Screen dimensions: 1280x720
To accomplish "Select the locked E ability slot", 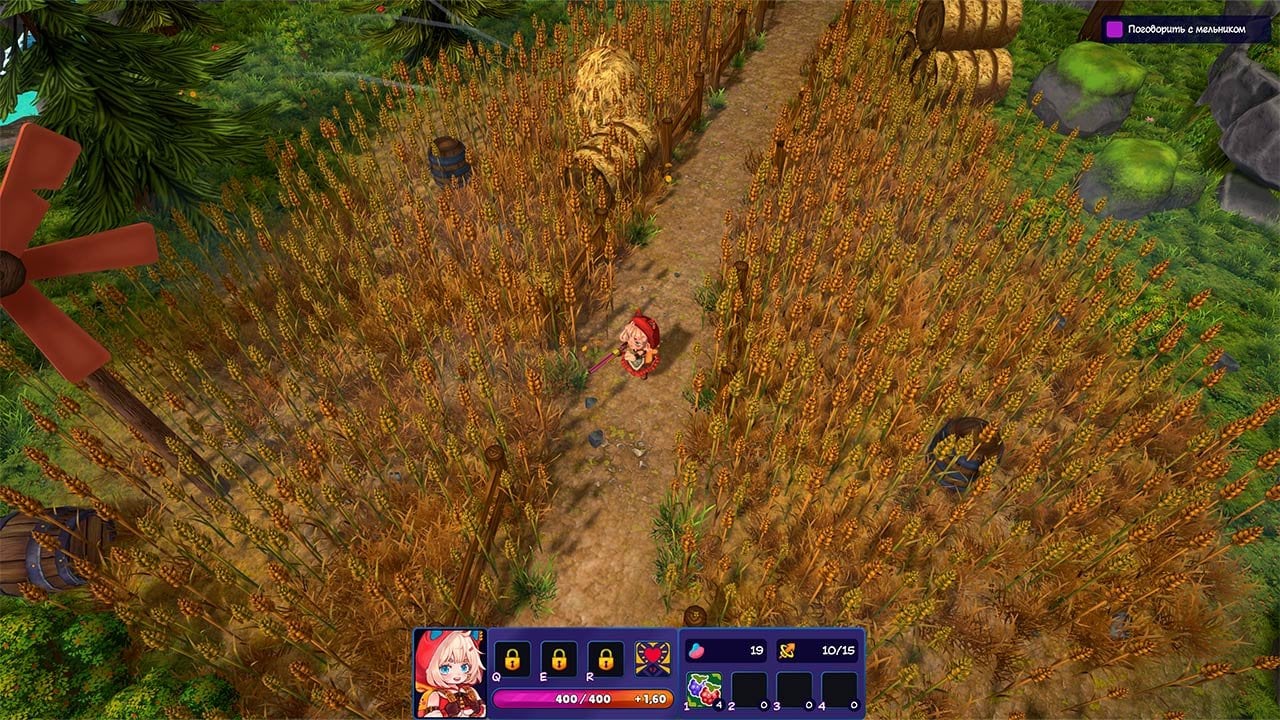I will [559, 659].
